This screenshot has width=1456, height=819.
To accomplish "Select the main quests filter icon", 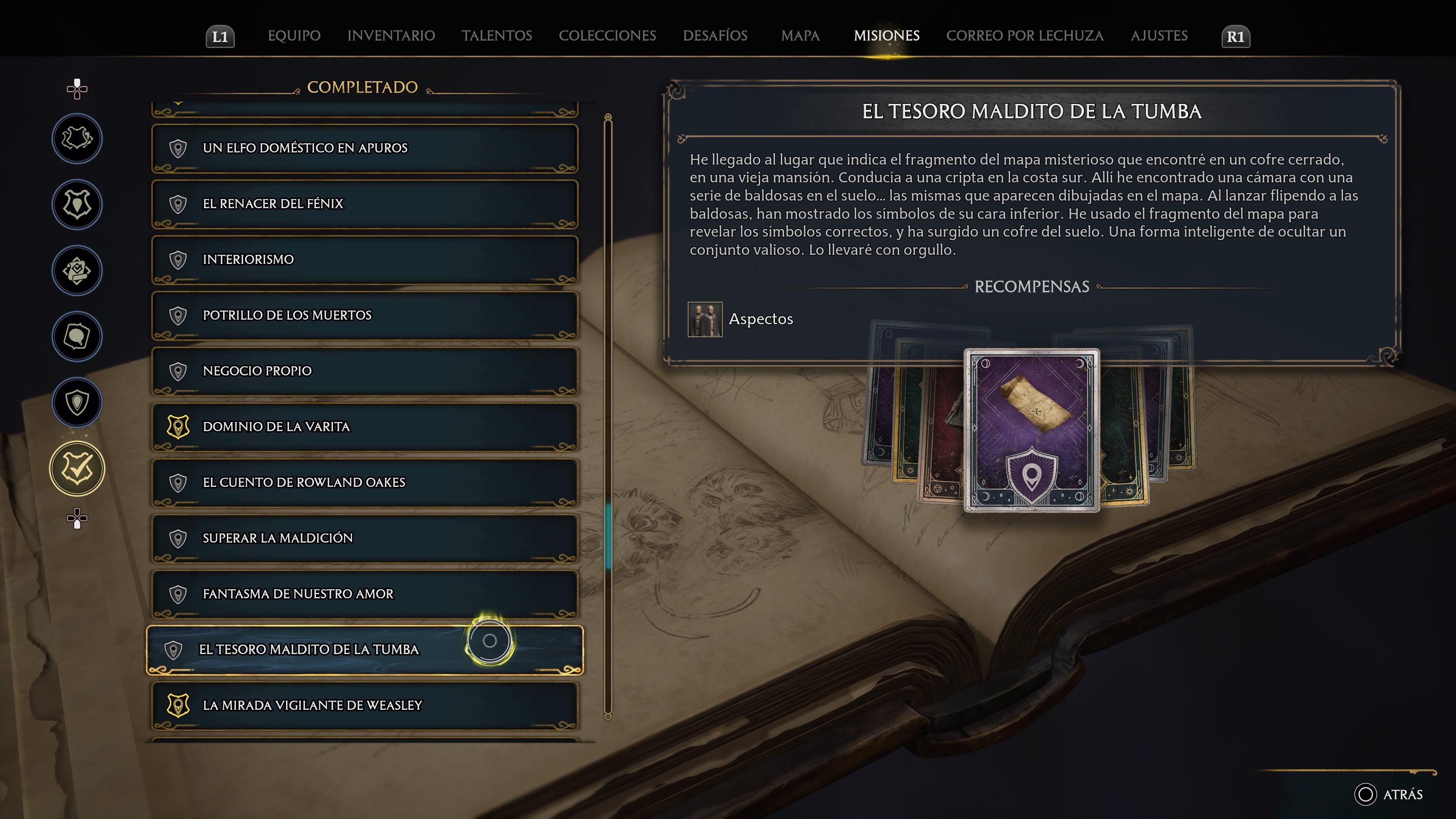I will (x=77, y=138).
